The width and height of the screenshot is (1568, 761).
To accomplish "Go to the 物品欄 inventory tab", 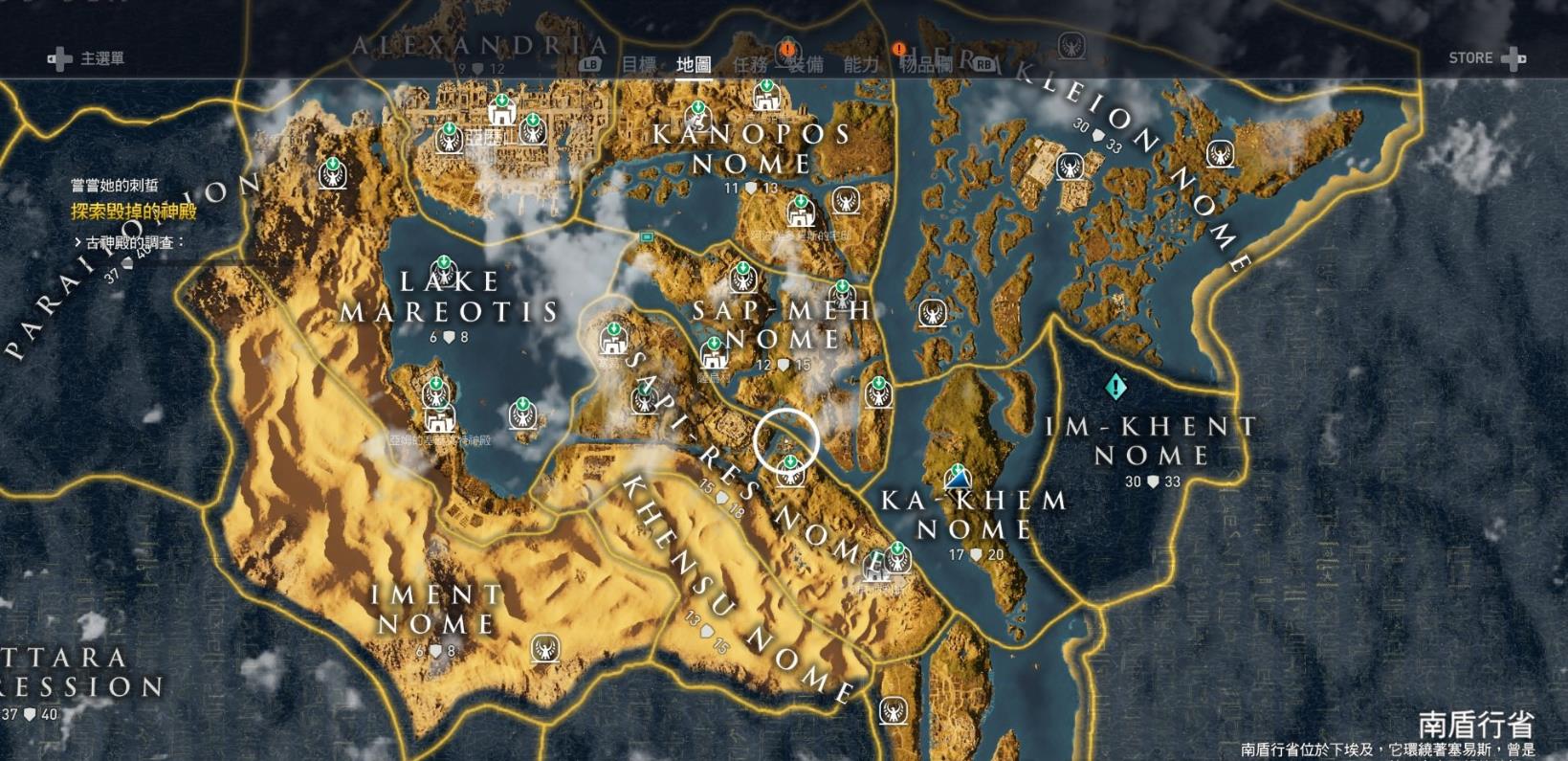I will click(926, 64).
